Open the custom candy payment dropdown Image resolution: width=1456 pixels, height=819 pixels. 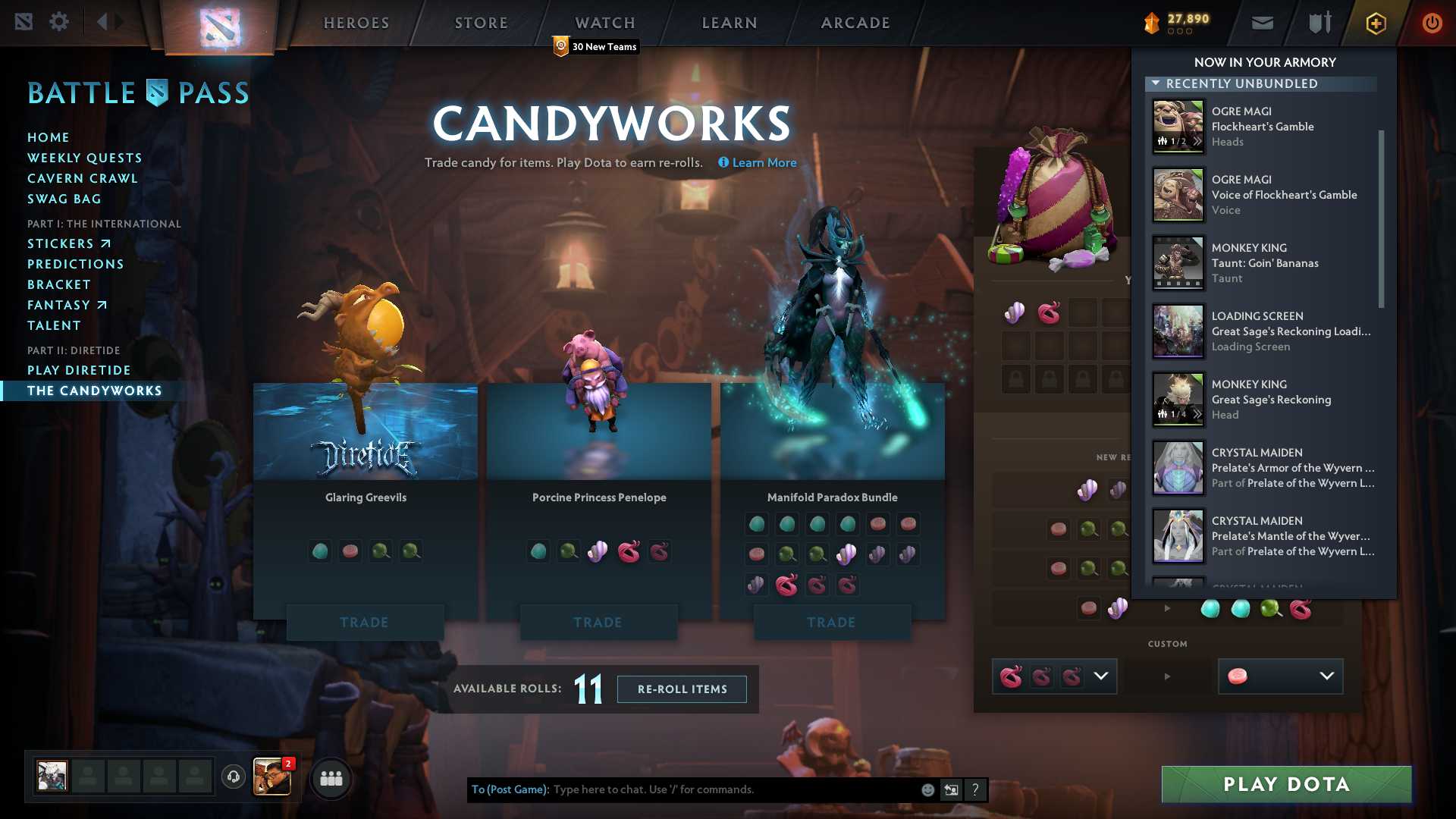1101,676
